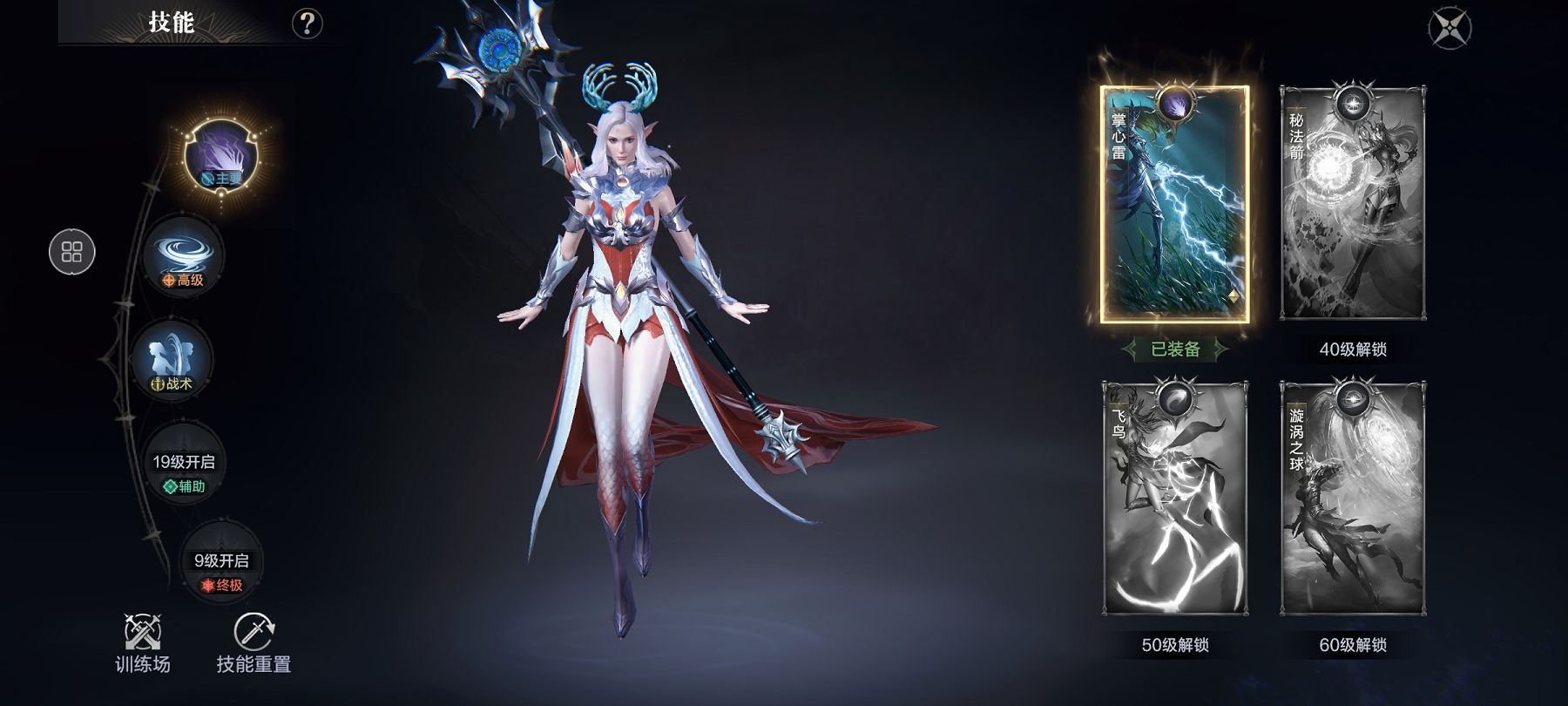Screen dimensions: 1568x706
Task: Close the skills screen
Action: click(1450, 28)
